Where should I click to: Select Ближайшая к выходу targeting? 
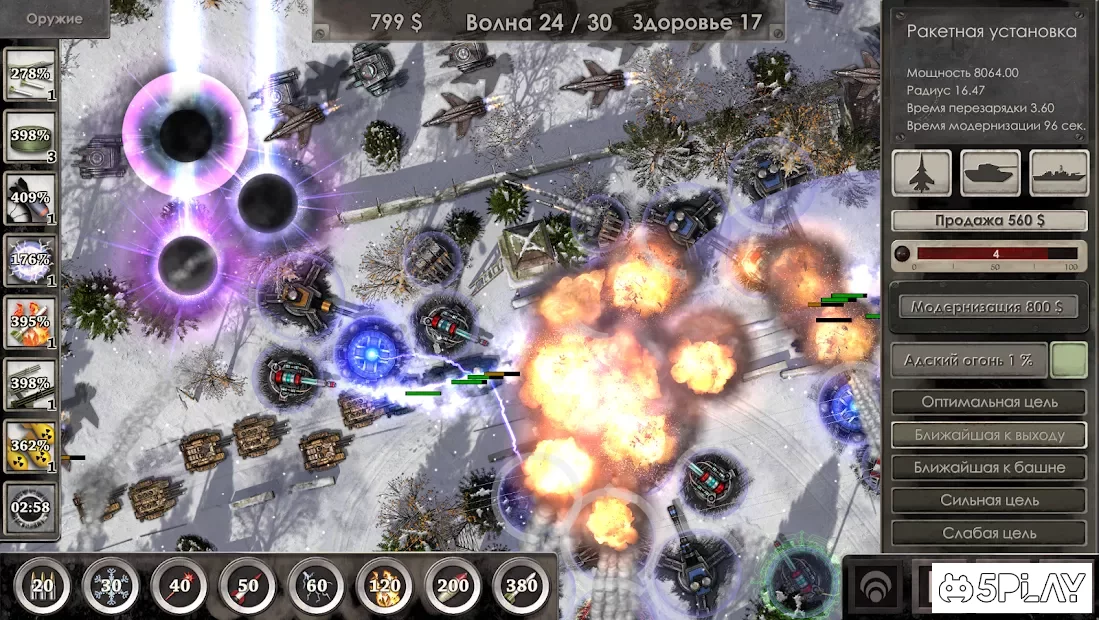pyautogui.click(x=989, y=435)
